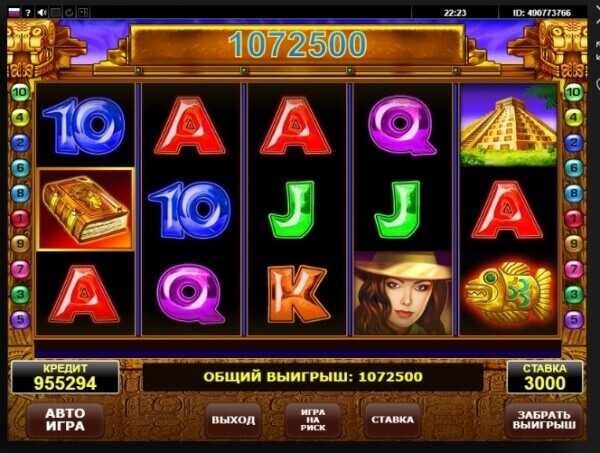Click the ВЫХОД exit button
The width and height of the screenshot is (600, 453).
tap(233, 420)
